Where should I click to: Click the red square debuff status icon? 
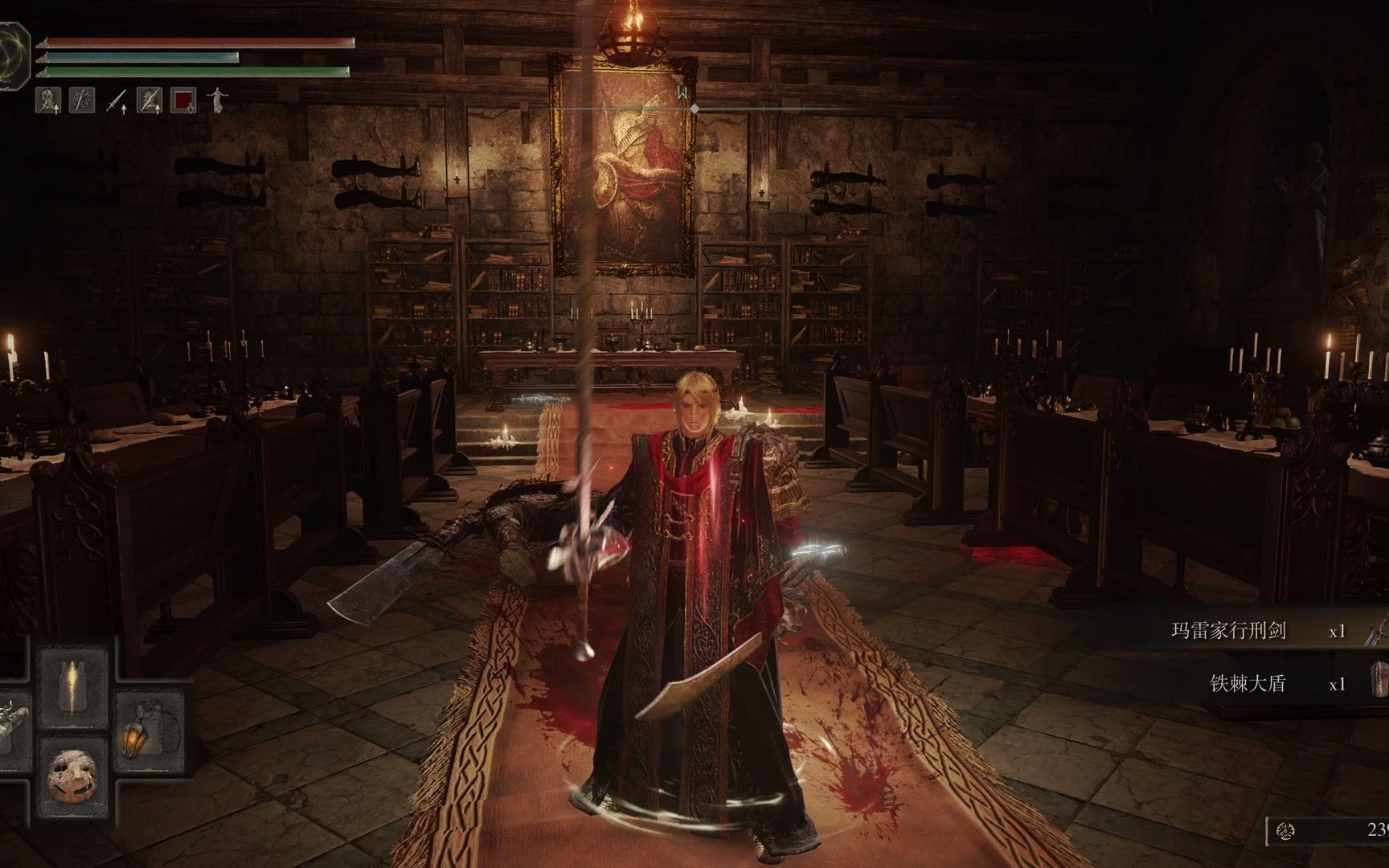click(184, 100)
